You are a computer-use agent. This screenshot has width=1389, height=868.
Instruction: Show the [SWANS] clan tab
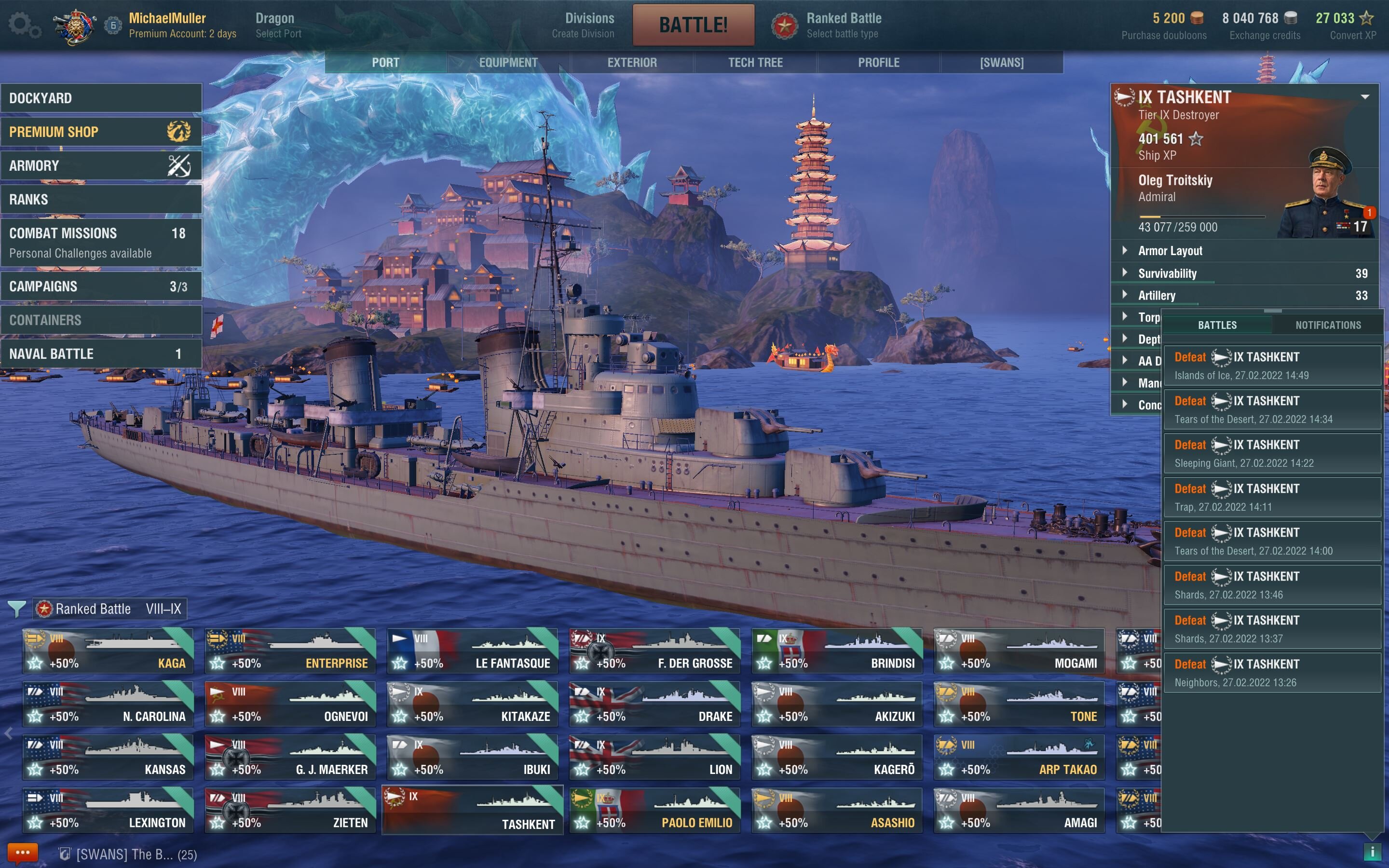1001,63
